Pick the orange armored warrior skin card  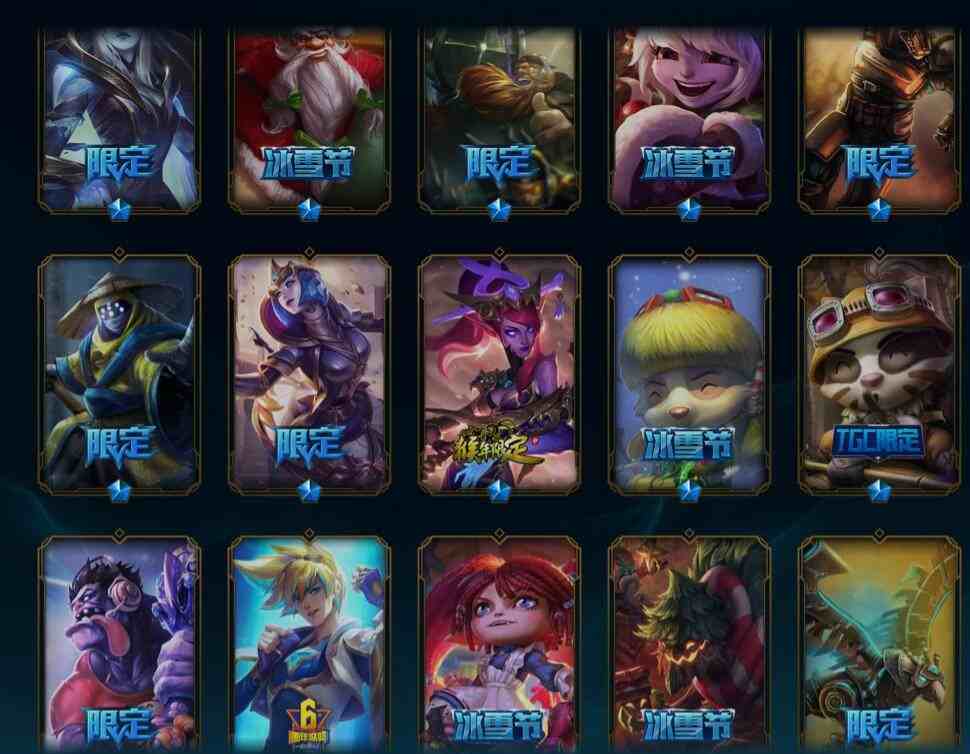pyautogui.click(x=878, y=118)
